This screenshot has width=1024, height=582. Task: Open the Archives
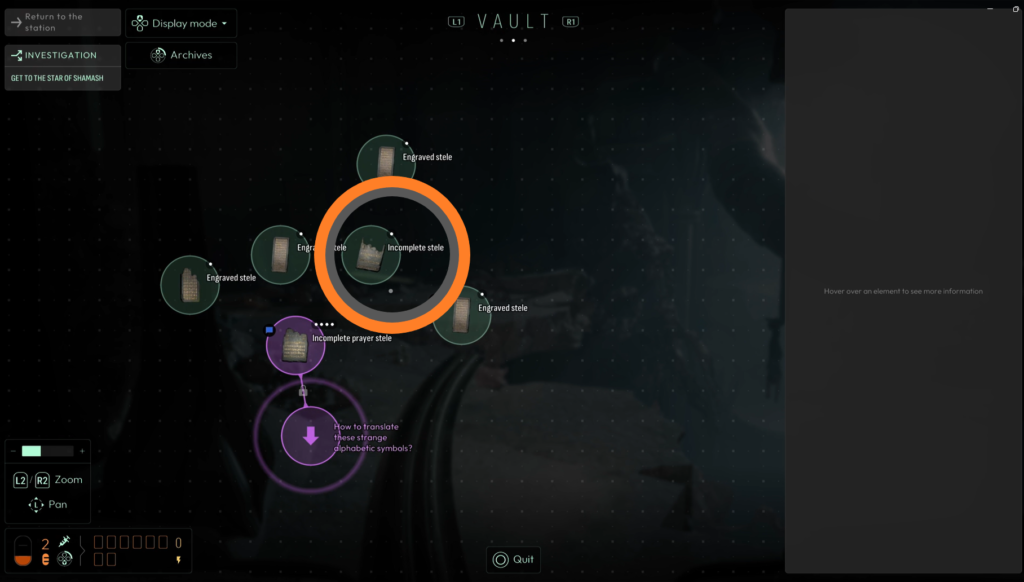pos(181,55)
